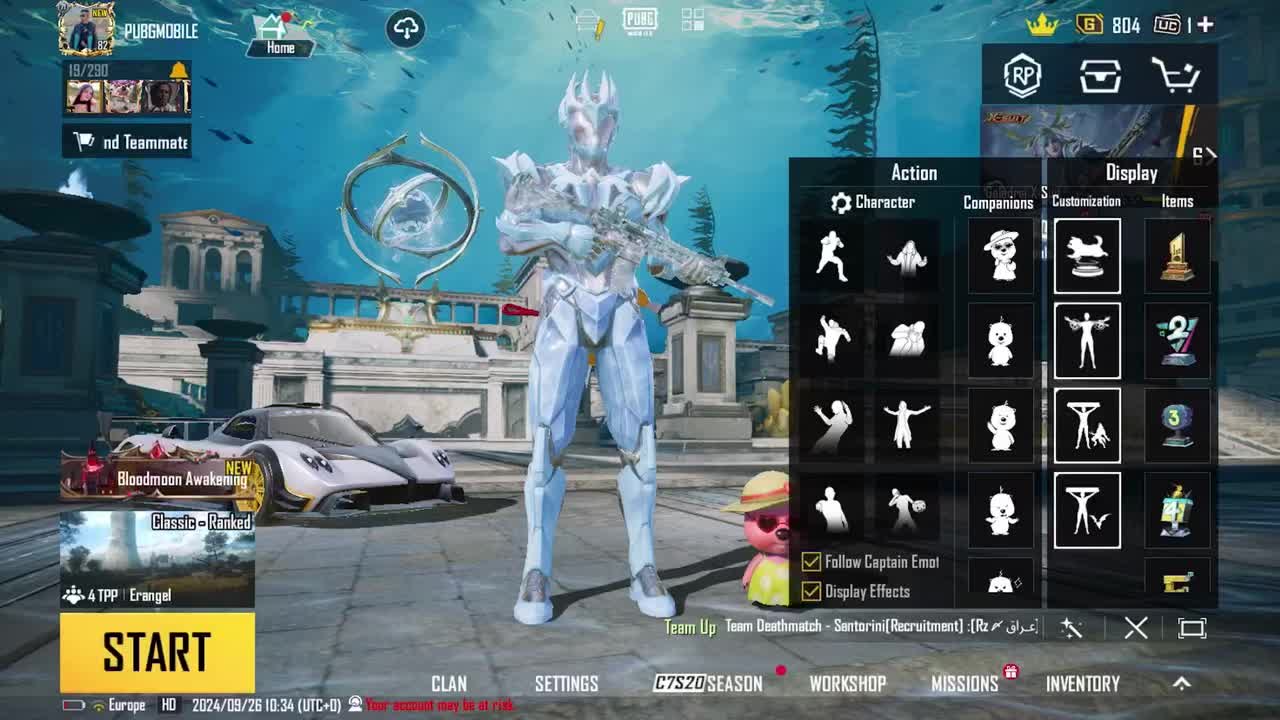1280x720 pixels.
Task: Click the cloud download icon
Action: (406, 29)
